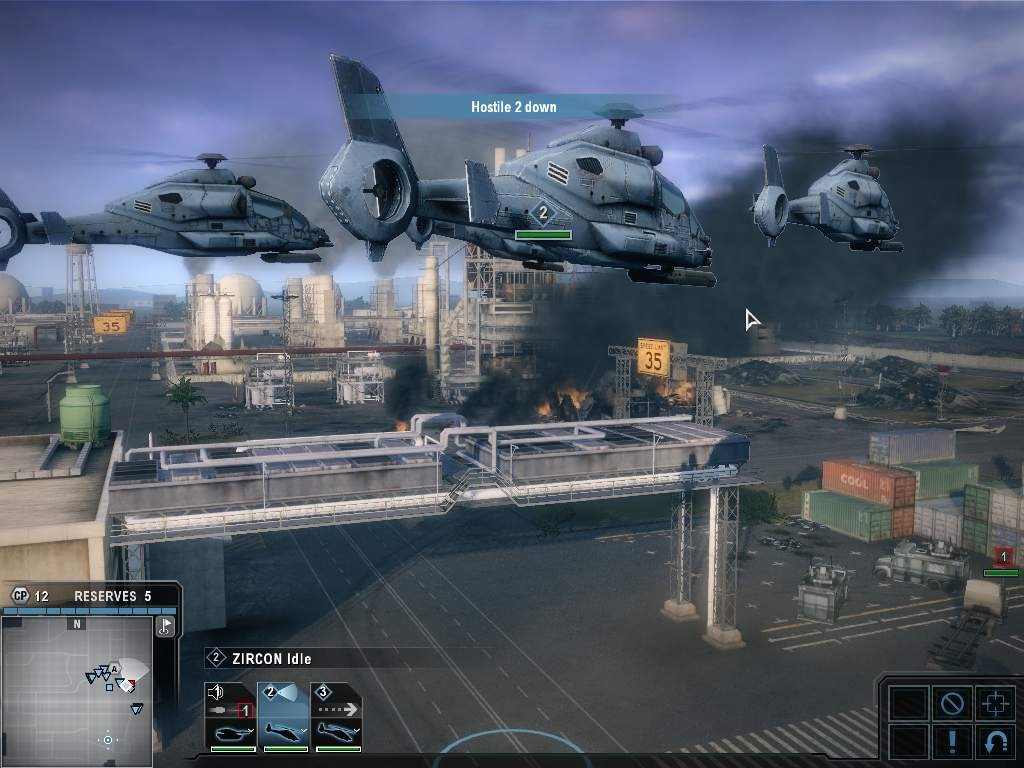Open the flag button beside minimap
This screenshot has height=768, width=1024.
[166, 626]
